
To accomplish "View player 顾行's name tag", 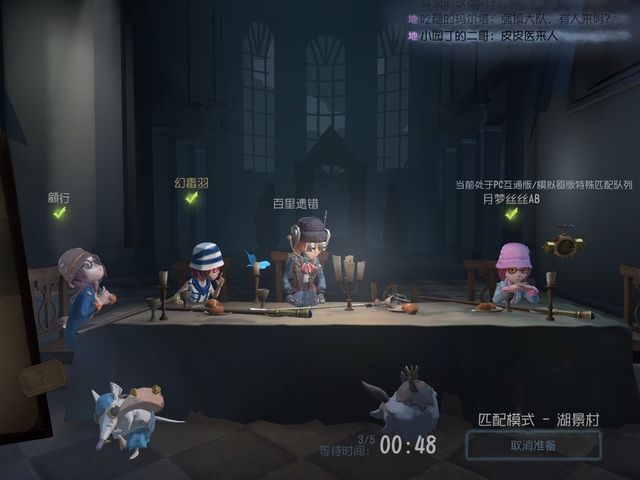I will tap(58, 198).
